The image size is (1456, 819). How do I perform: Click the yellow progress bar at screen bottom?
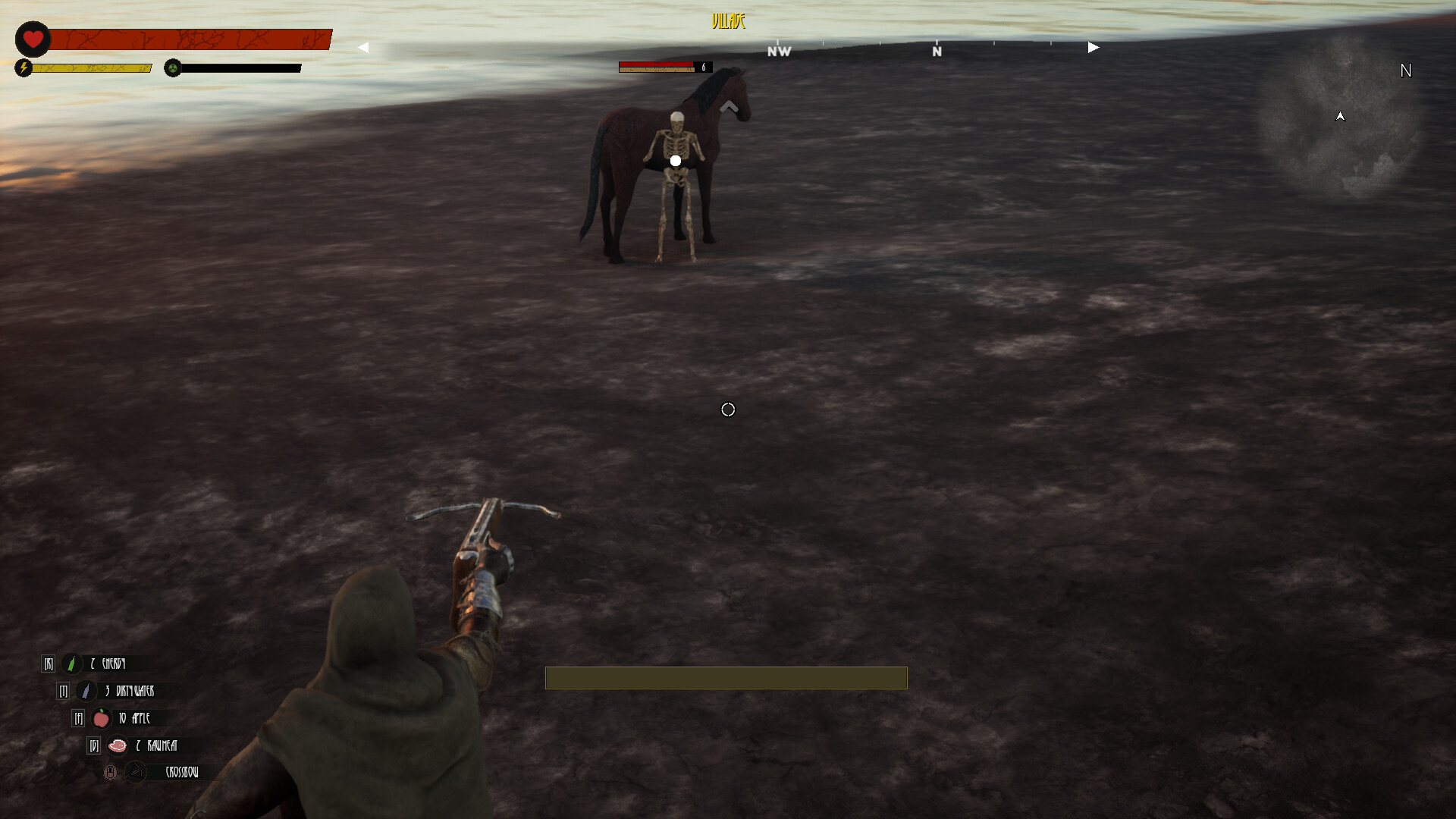(726, 678)
